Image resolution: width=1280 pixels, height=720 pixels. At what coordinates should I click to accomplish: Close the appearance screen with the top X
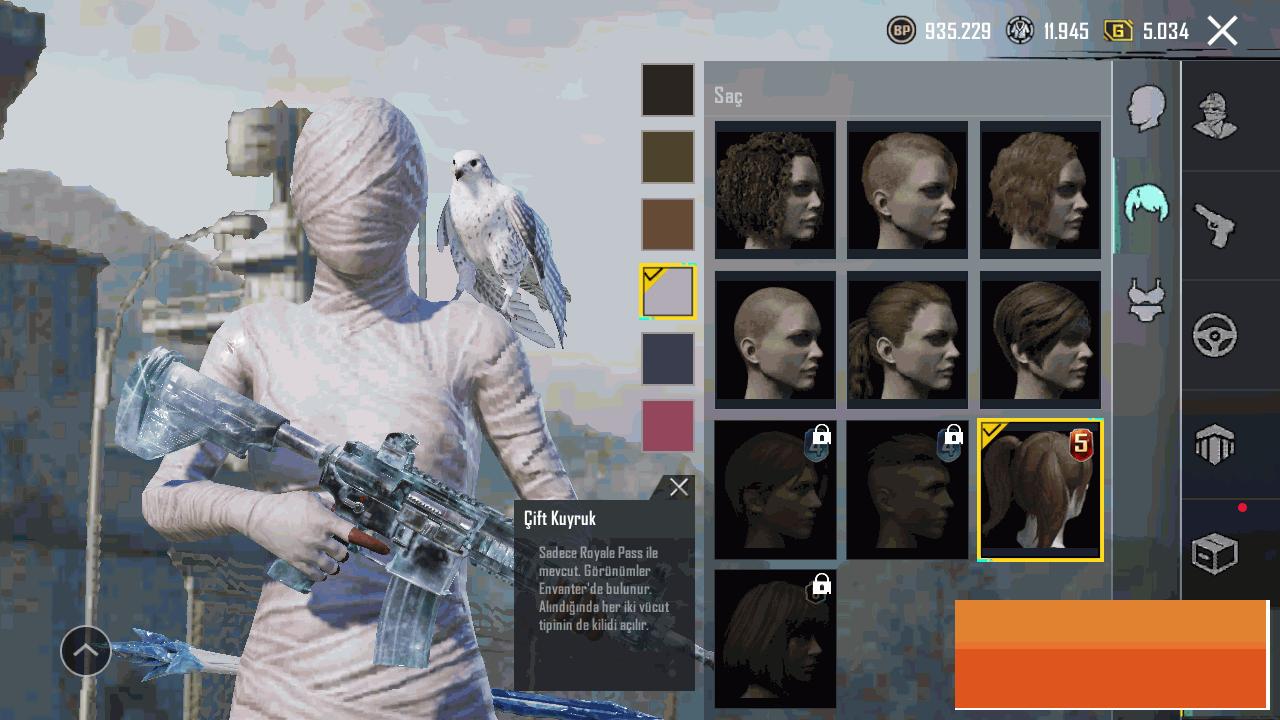click(1222, 31)
